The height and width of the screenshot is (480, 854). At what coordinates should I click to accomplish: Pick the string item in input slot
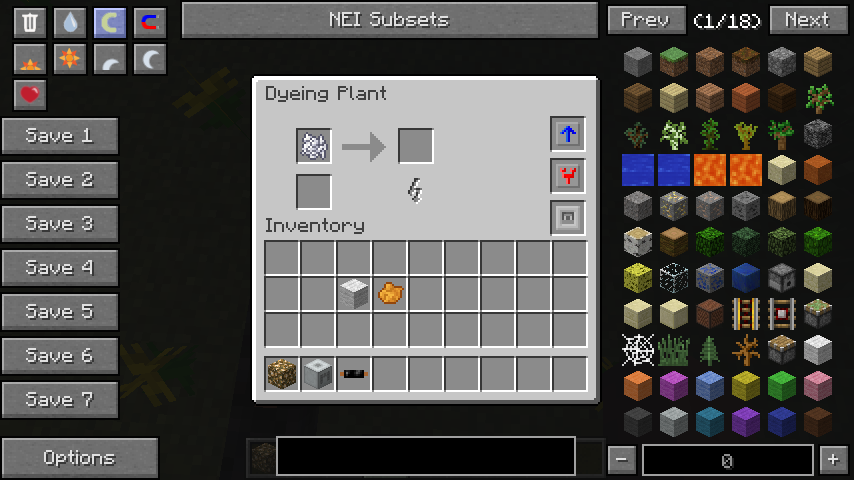coord(314,146)
